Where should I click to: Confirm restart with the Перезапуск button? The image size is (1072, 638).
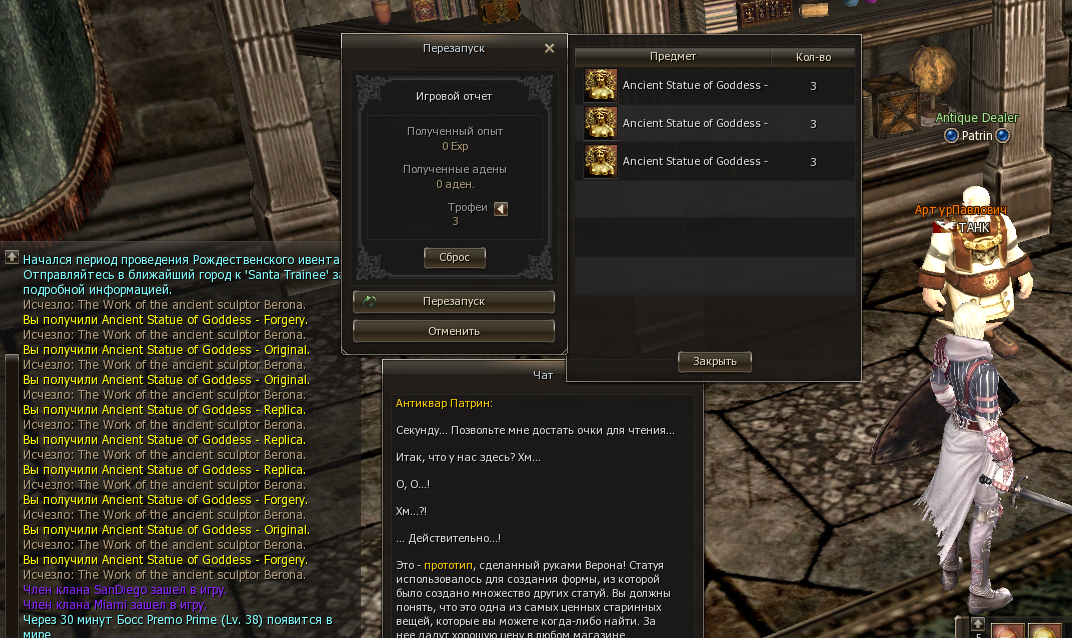(454, 301)
